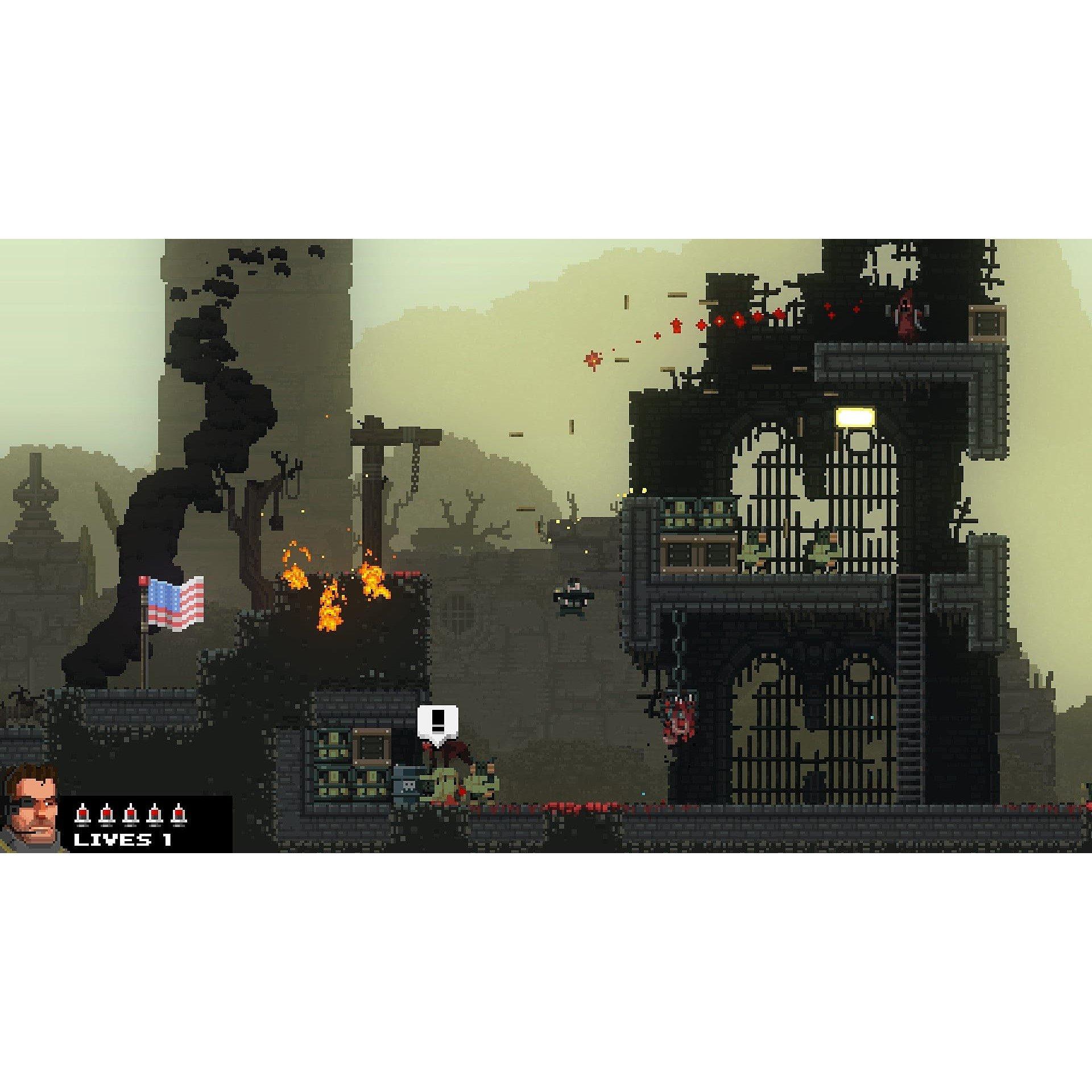This screenshot has width=1092, height=1092.
Task: Open the wooden crate near the lower-left bunker
Action: (371, 748)
